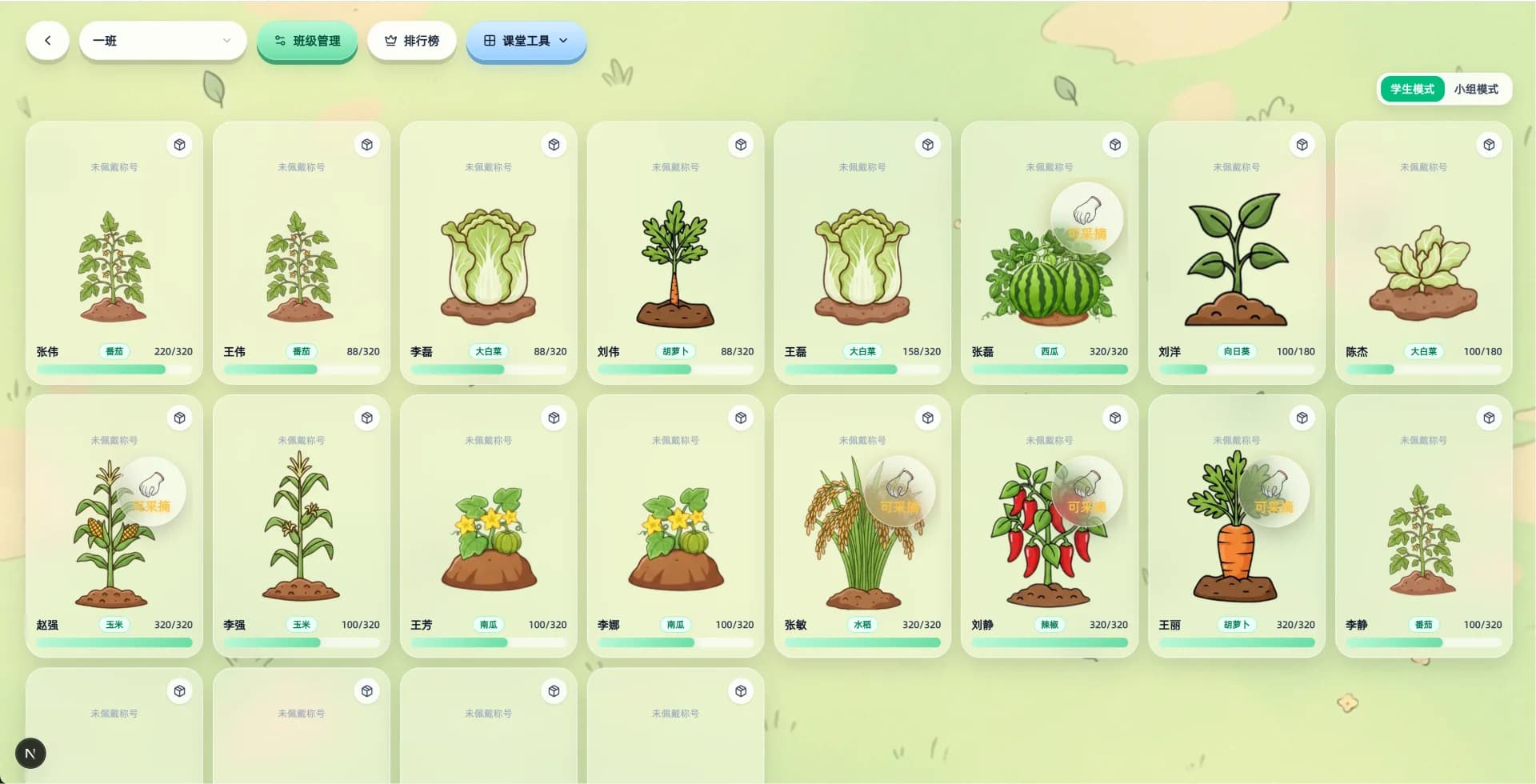Image resolution: width=1536 pixels, height=784 pixels.
Task: Harvest 张敏's rice with 可采摘 badge
Action: (x=899, y=491)
